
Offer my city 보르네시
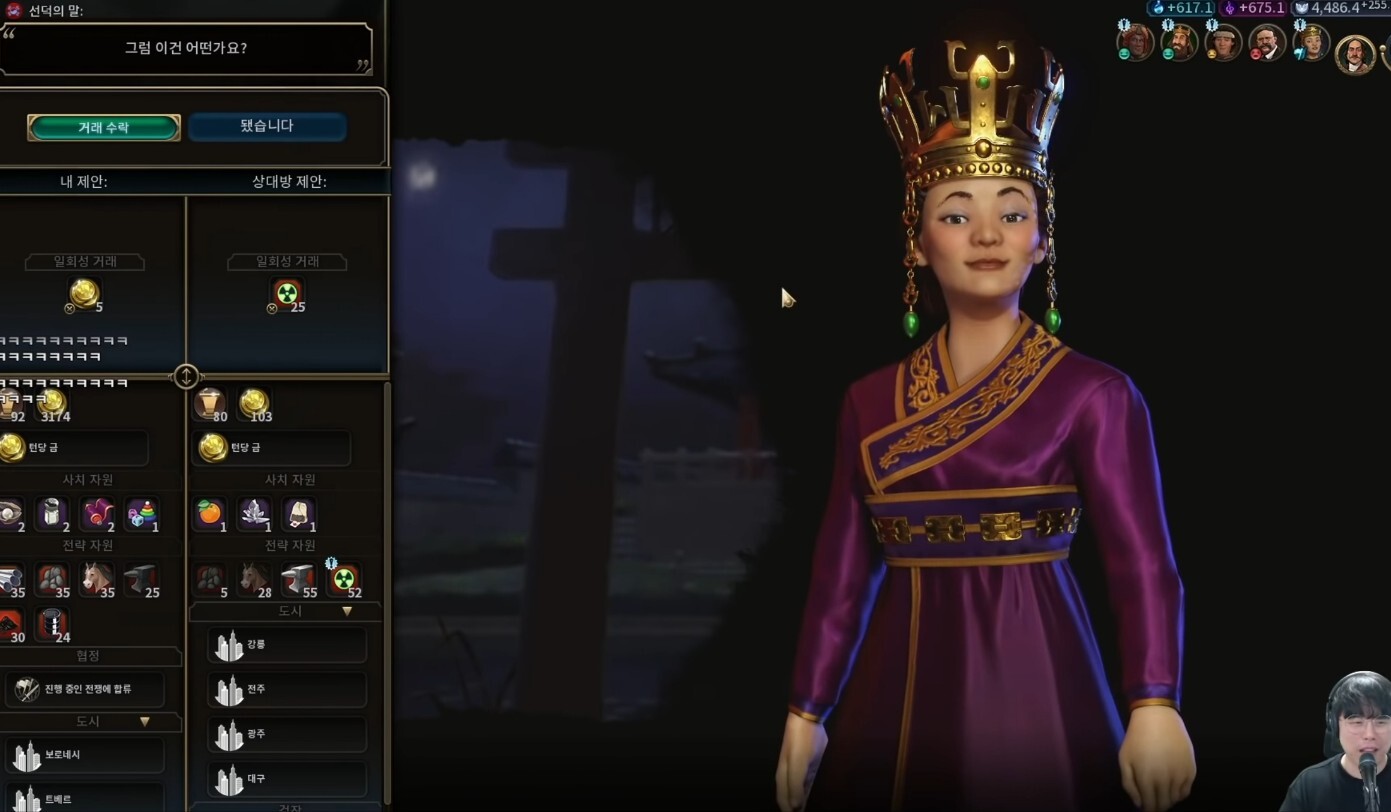tap(84, 755)
